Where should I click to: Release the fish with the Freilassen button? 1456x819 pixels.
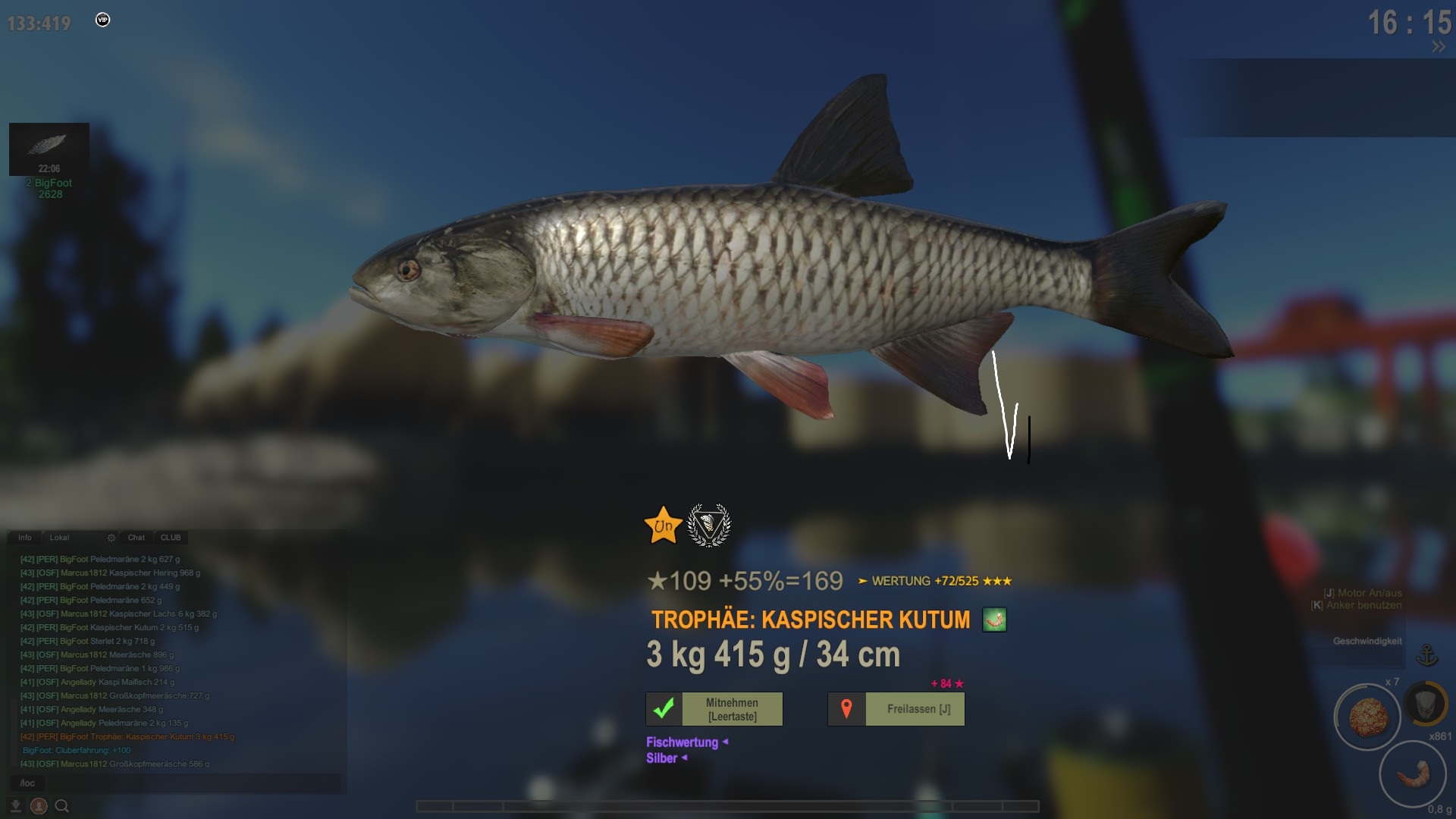pyautogui.click(x=896, y=709)
